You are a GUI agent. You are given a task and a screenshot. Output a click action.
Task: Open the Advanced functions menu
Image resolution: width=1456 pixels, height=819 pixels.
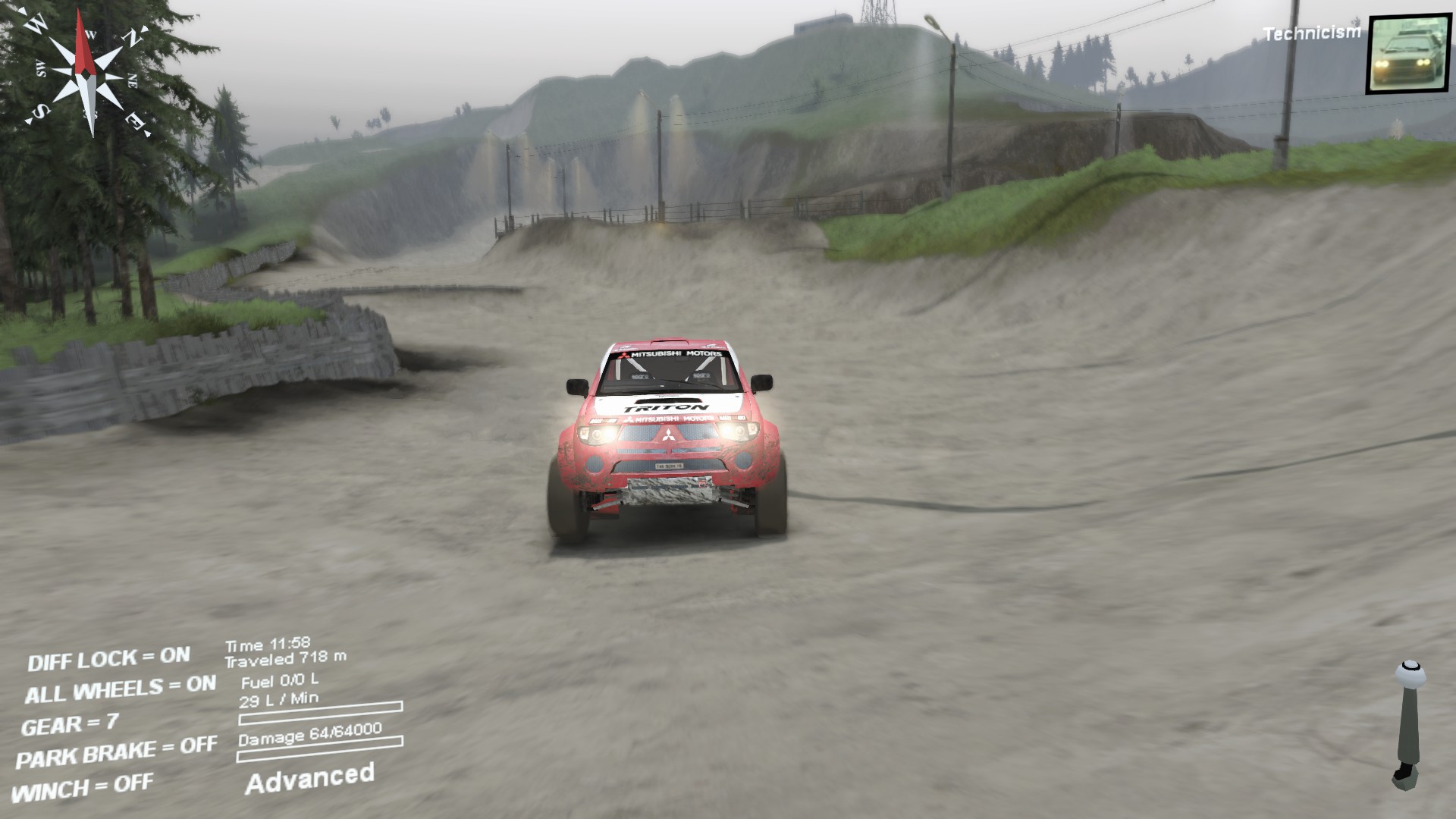[309, 778]
